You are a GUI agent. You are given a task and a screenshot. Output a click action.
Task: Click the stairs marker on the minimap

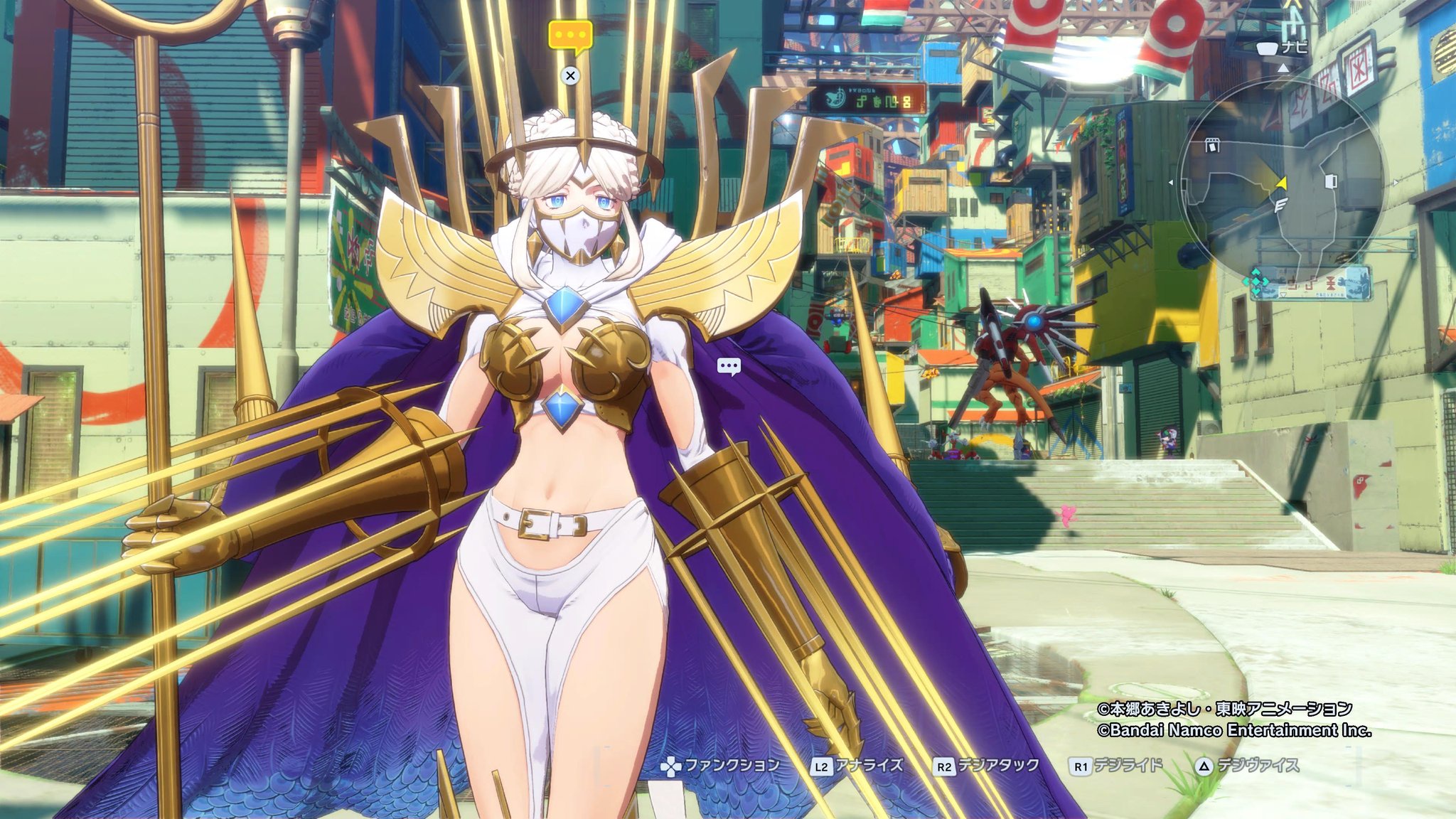(x=1281, y=206)
